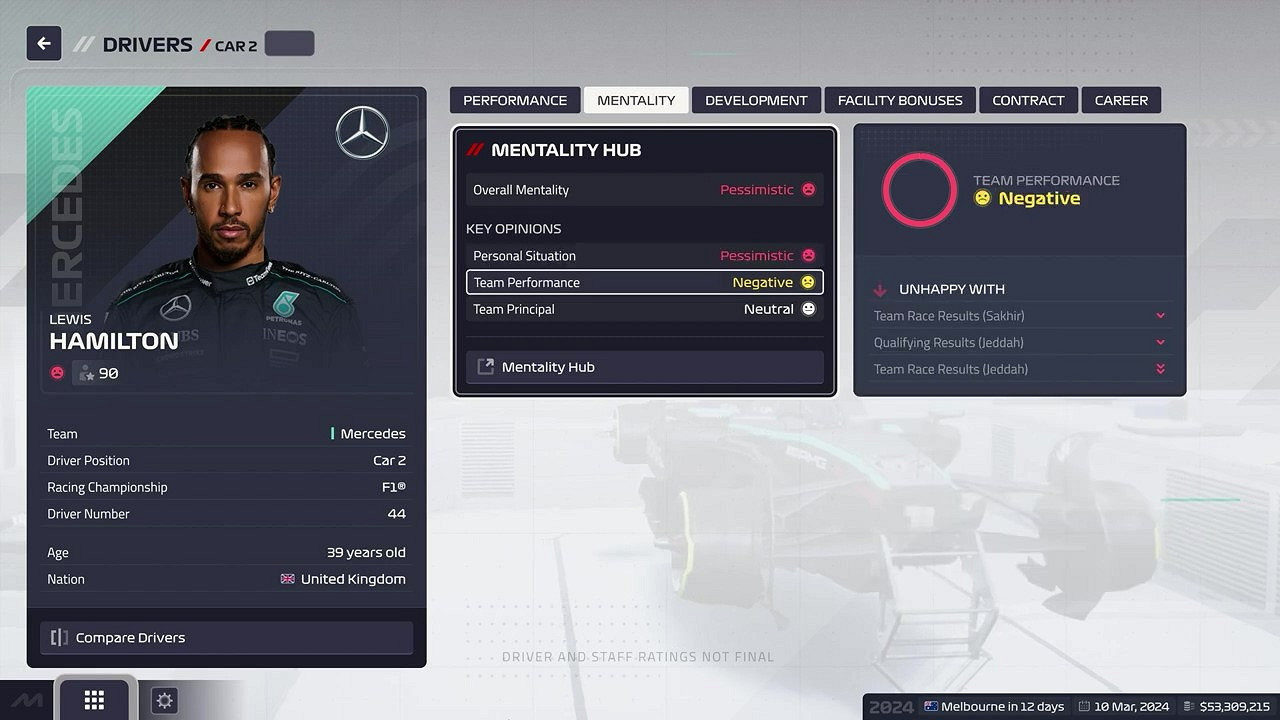Click the United Kingdom flag in Nation row
The image size is (1280, 720).
point(287,578)
